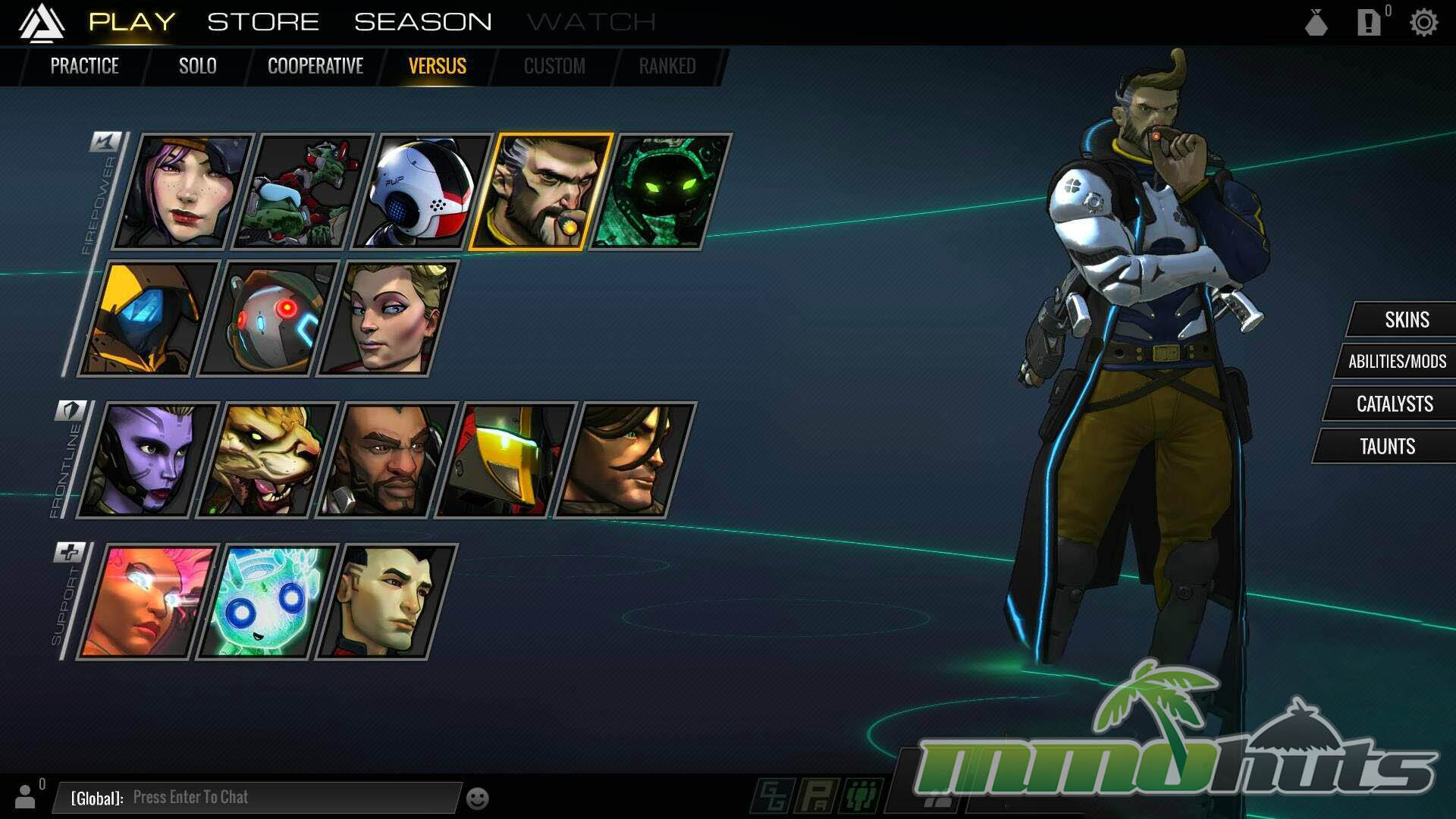This screenshot has height=819, width=1456.
Task: Select the Solo game mode tab
Action: pyautogui.click(x=197, y=66)
